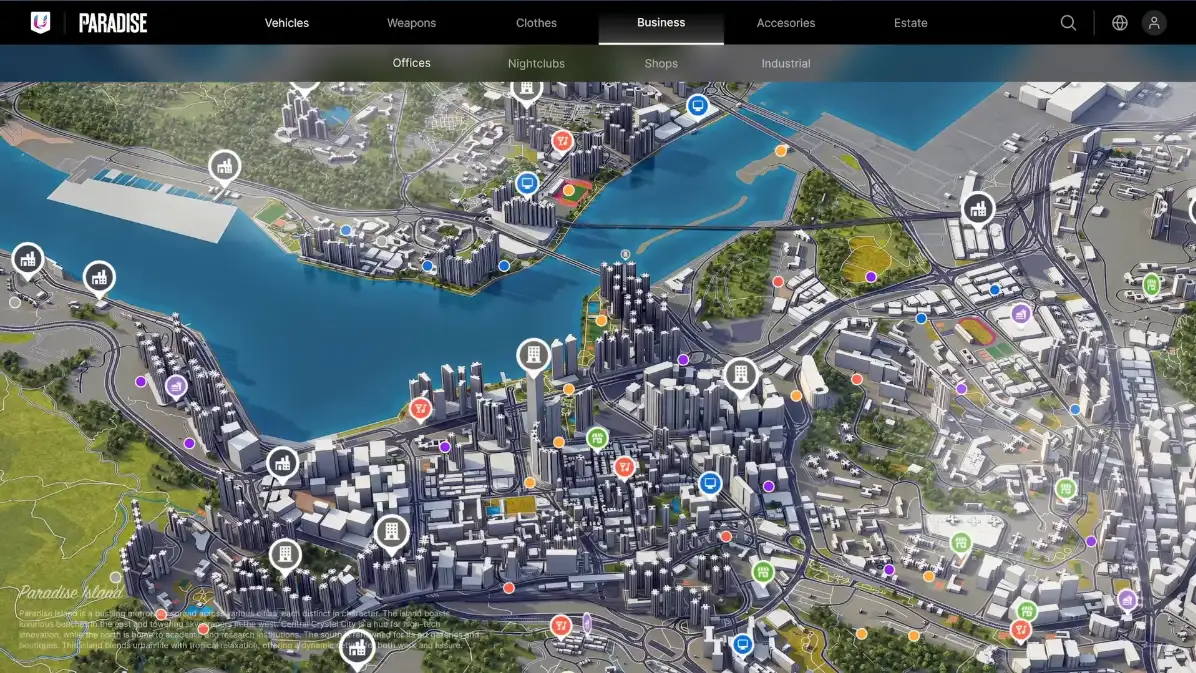Go to the Estate tab
This screenshot has height=673, width=1196.
(910, 23)
